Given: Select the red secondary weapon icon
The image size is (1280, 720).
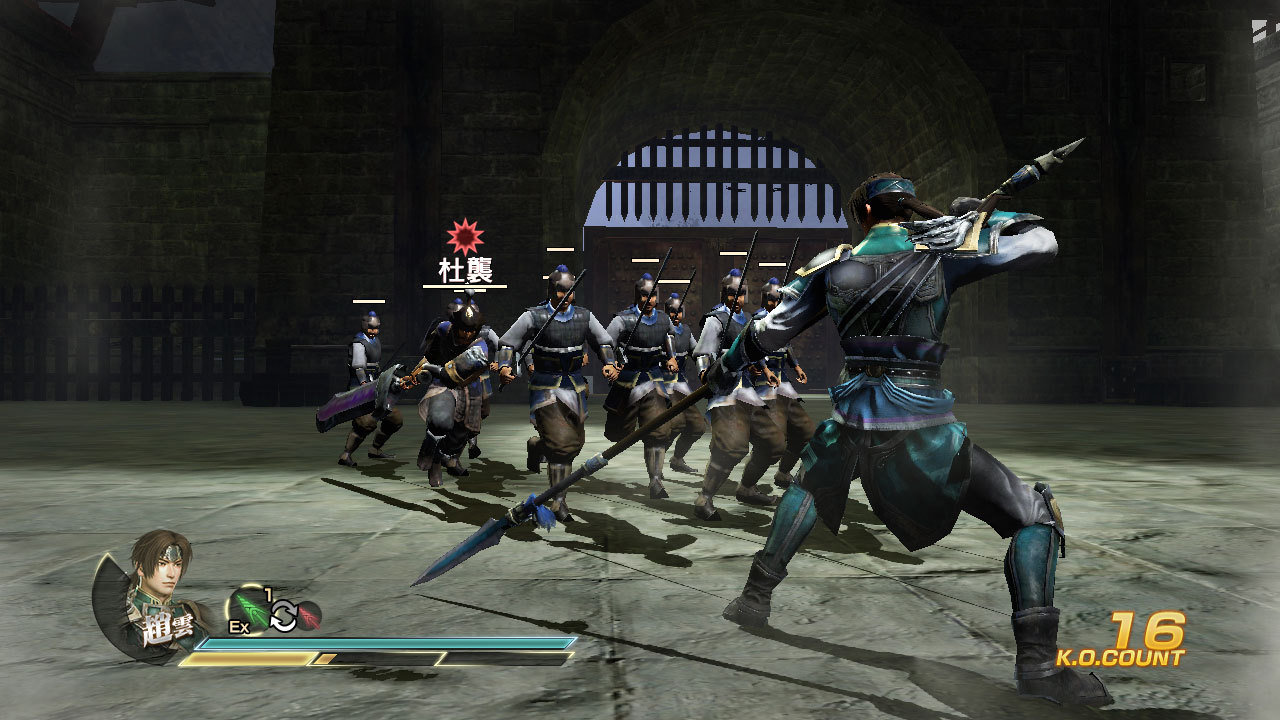Looking at the screenshot, I should [309, 616].
